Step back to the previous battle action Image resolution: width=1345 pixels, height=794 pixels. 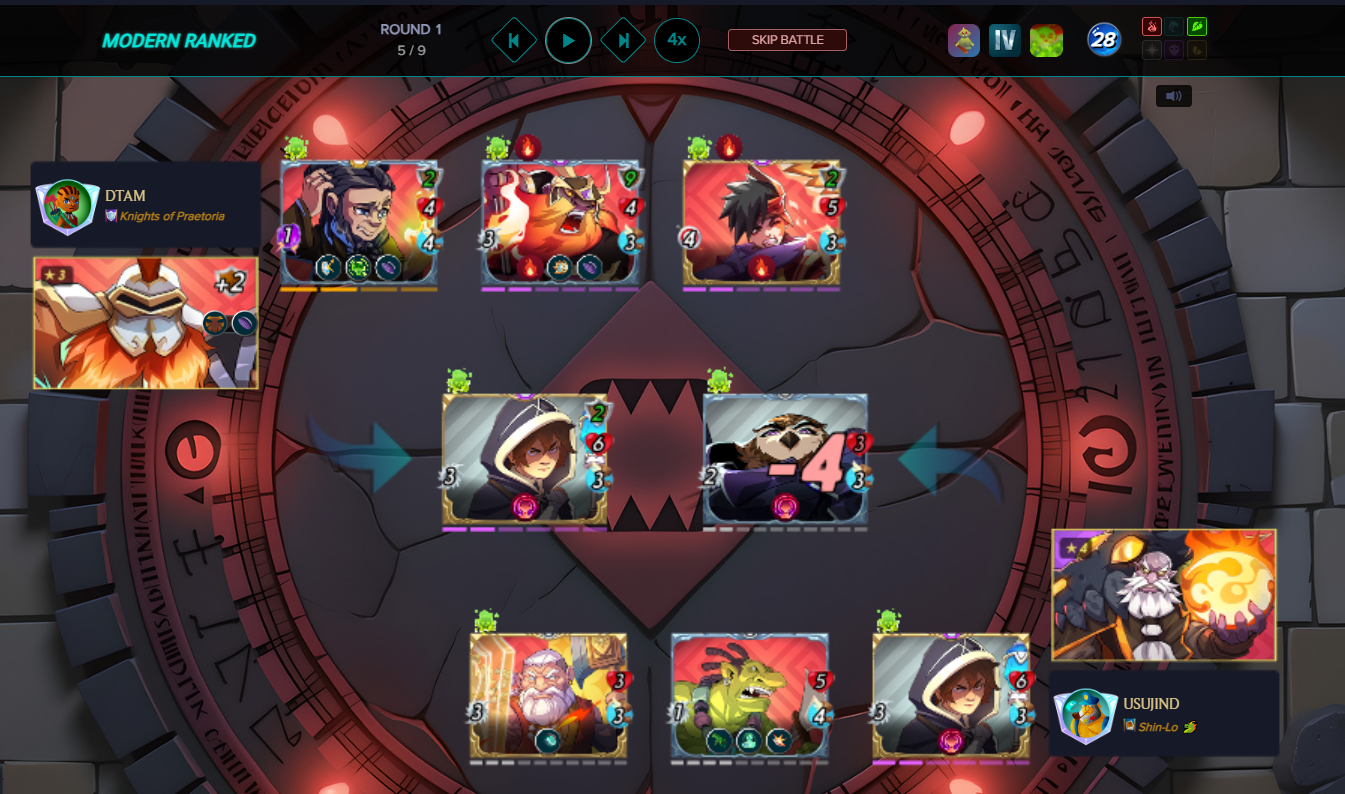tap(514, 41)
